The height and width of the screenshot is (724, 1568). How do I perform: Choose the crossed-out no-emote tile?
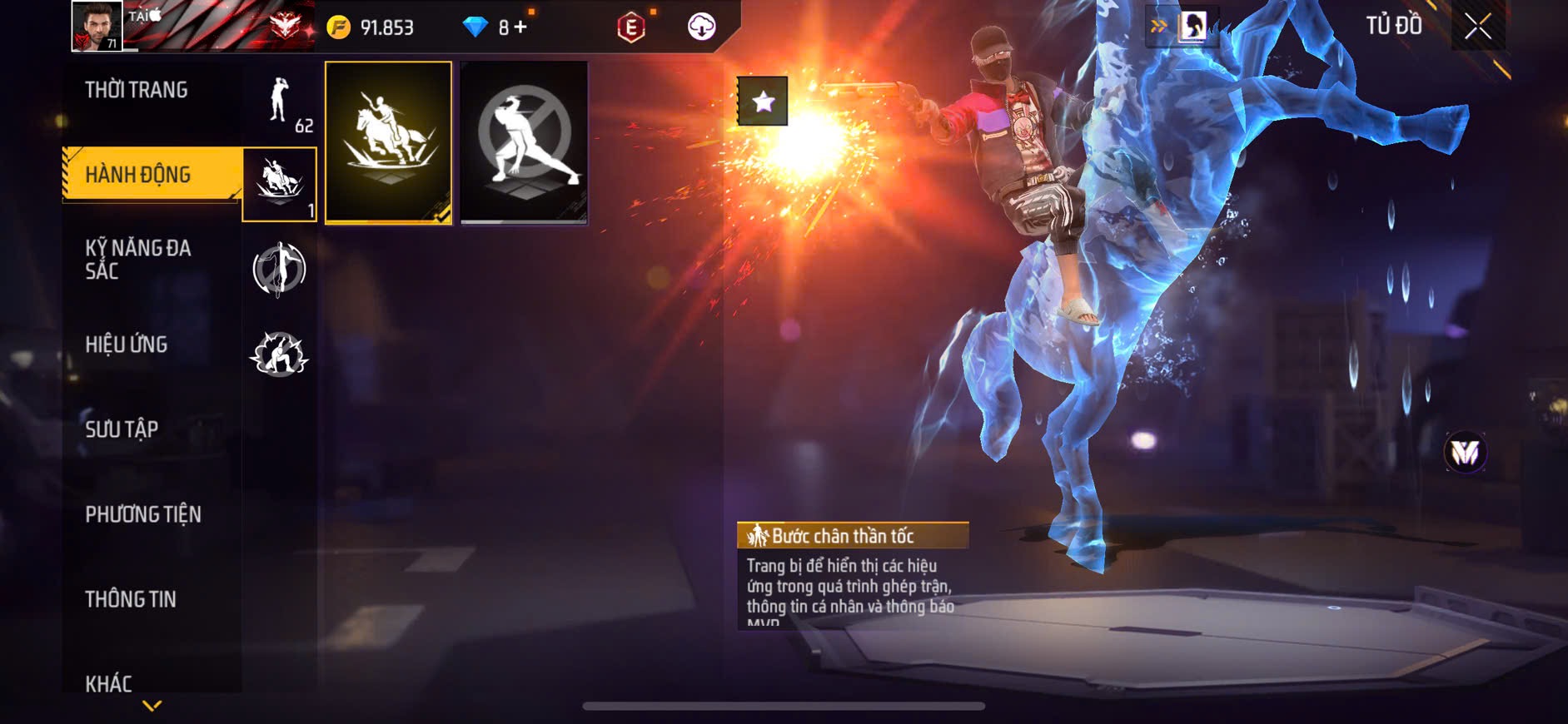[524, 142]
